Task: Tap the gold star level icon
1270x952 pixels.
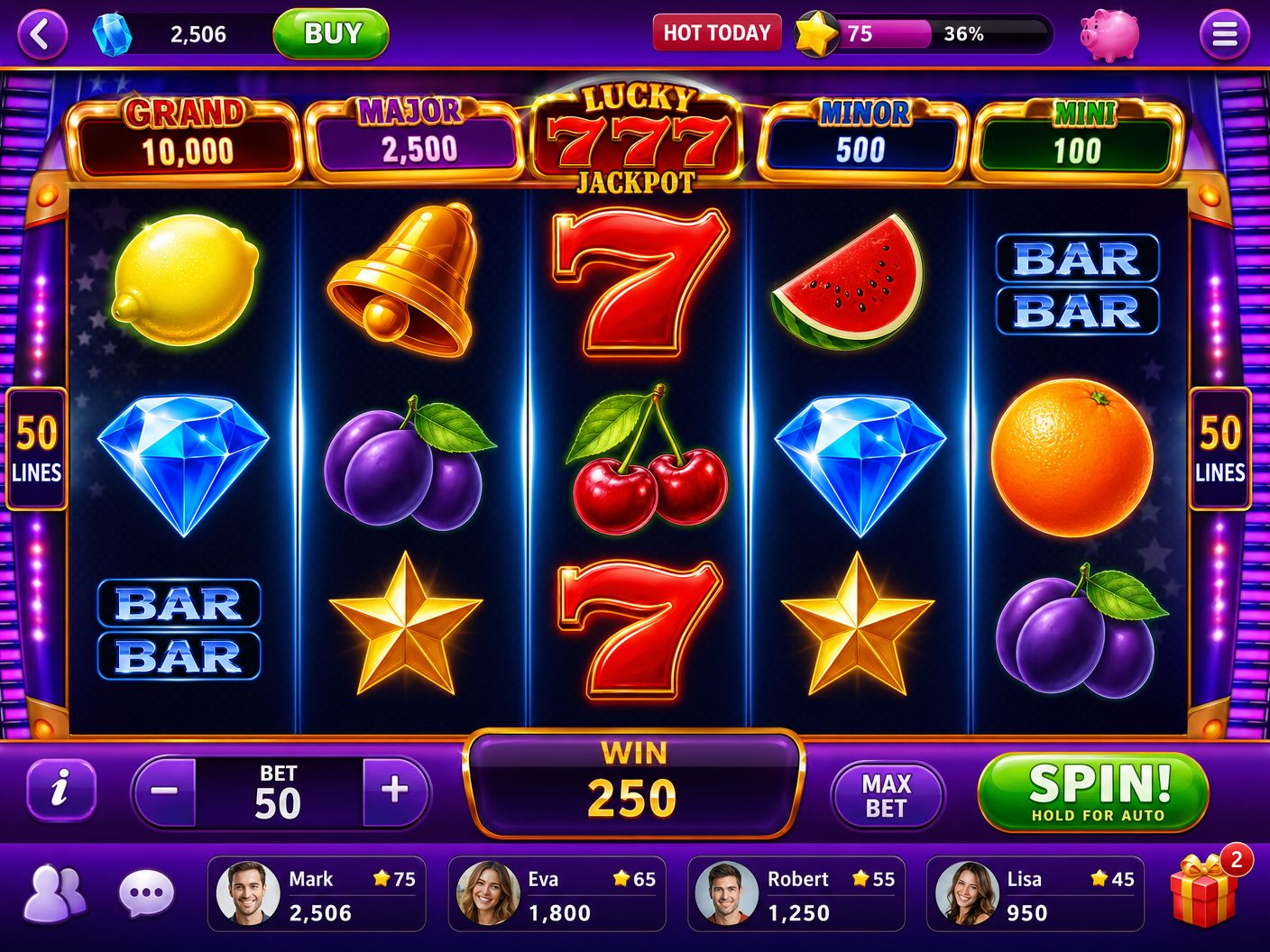Action: [814, 33]
